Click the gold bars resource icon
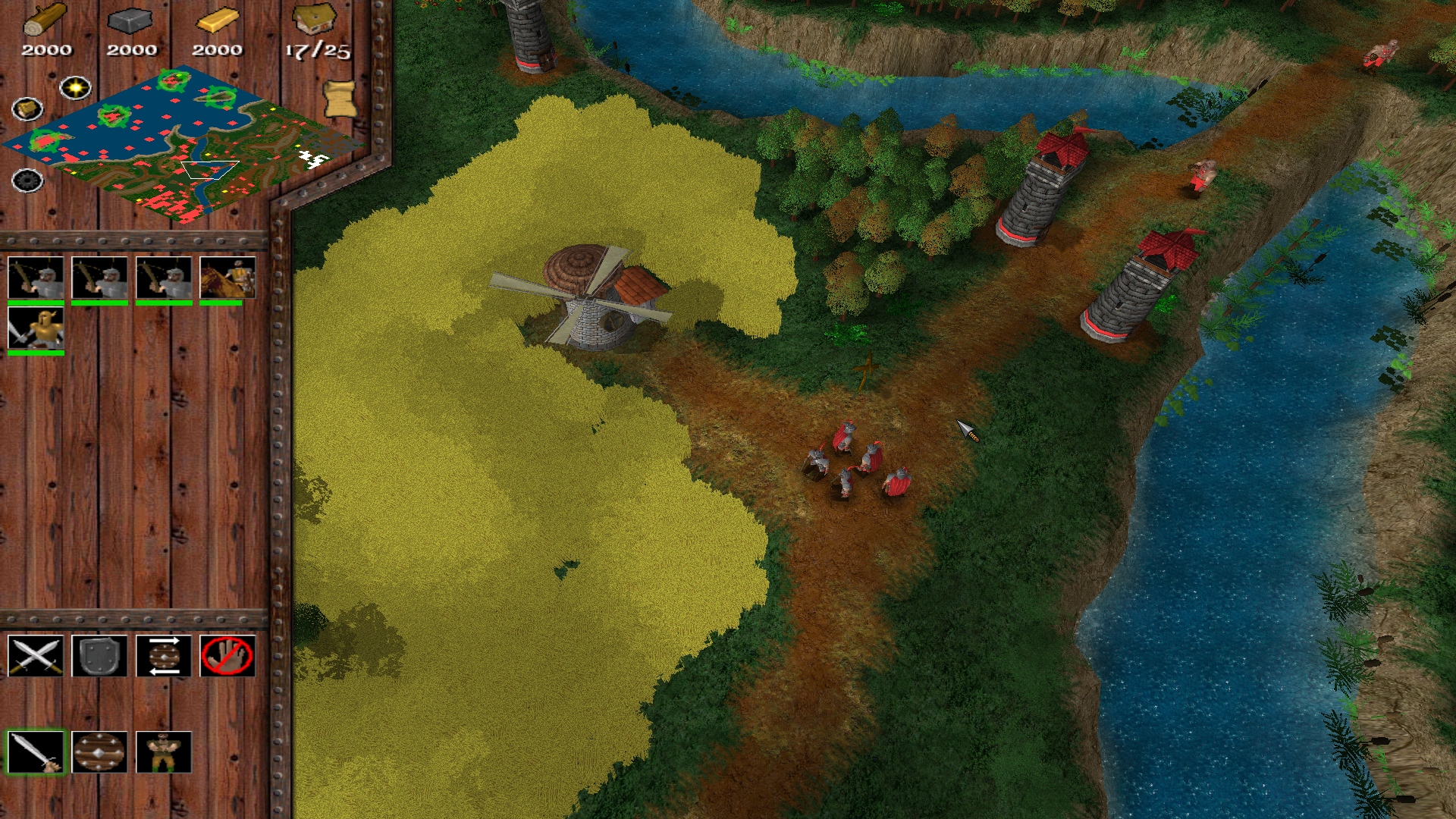This screenshot has height=819, width=1456. [218, 21]
